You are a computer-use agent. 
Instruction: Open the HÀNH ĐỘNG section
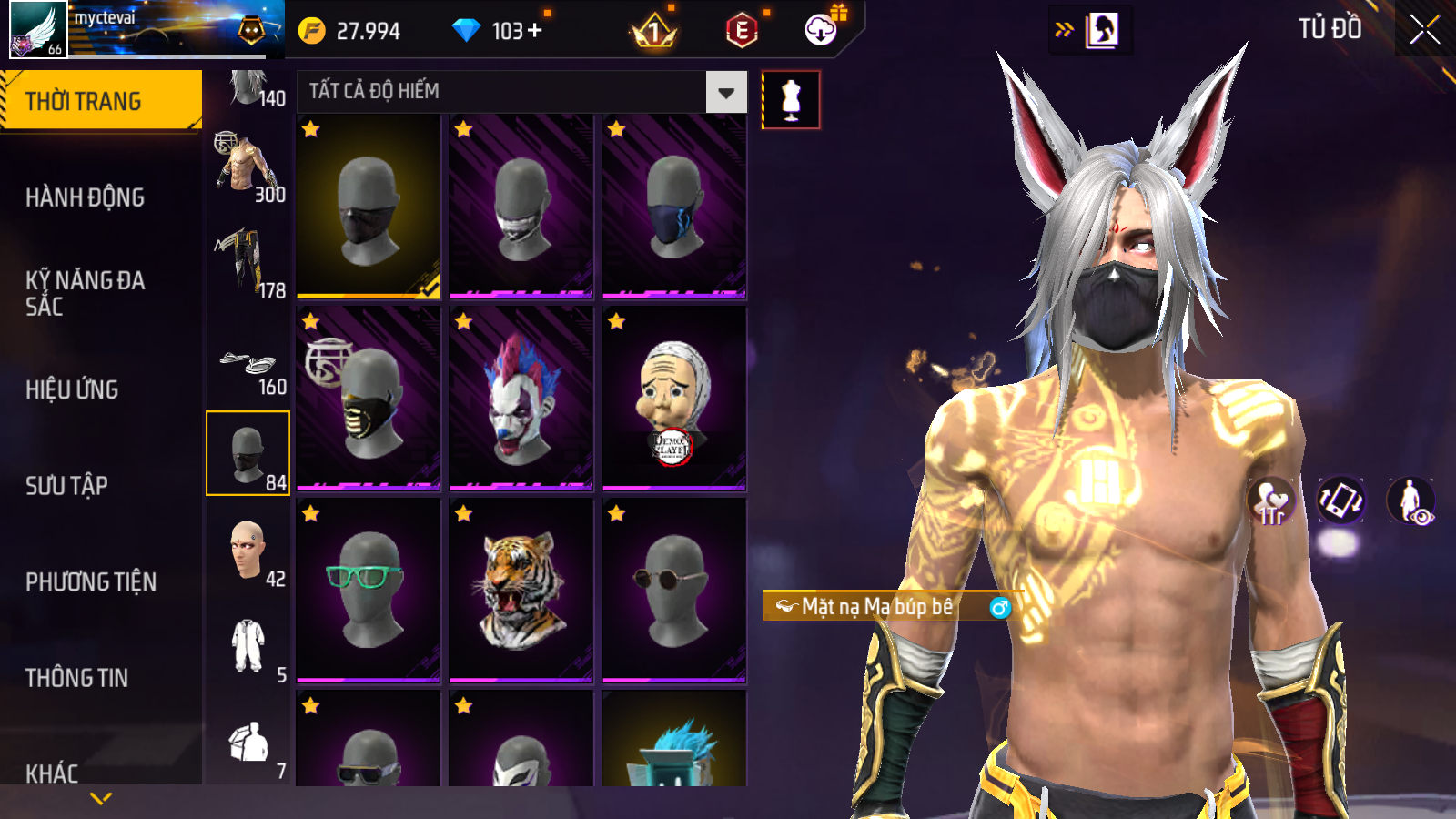[x=86, y=197]
